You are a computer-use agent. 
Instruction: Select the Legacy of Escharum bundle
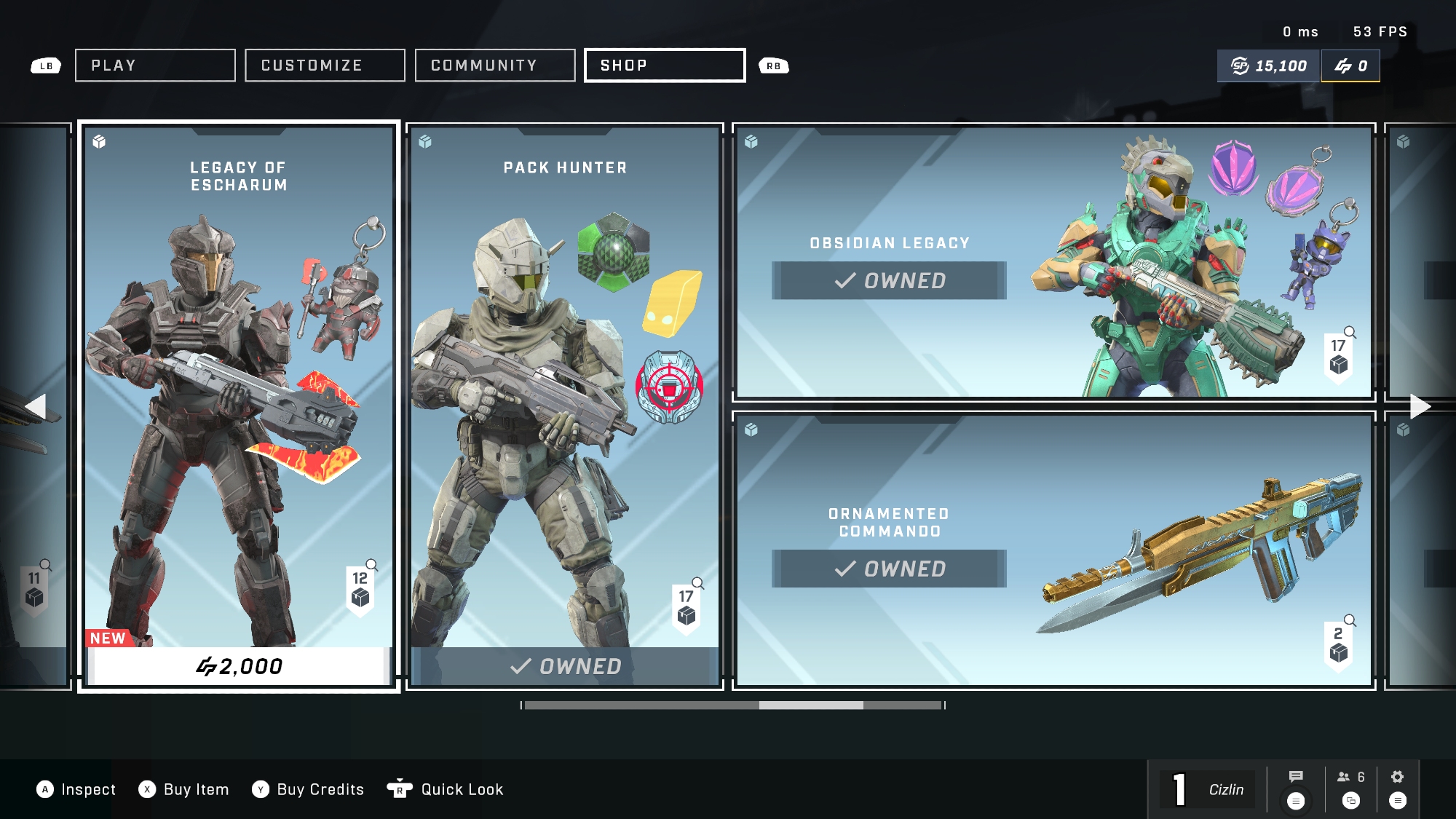[239, 379]
